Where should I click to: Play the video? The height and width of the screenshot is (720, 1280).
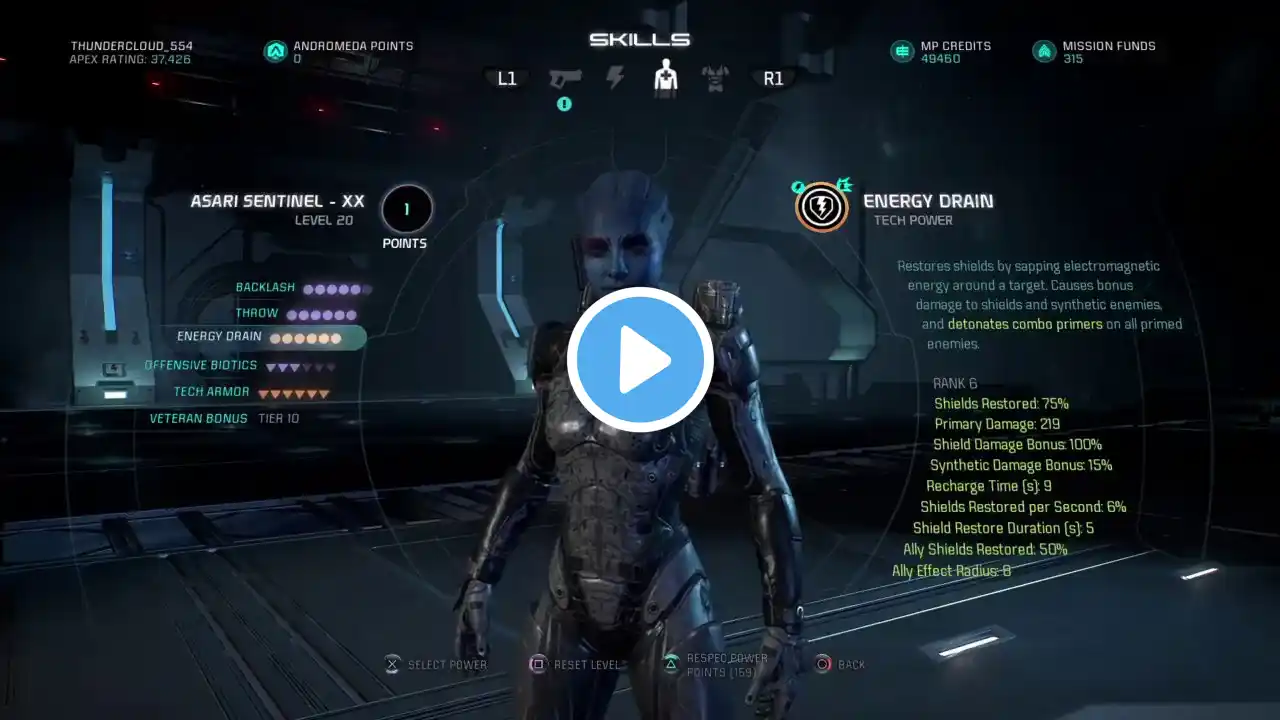click(x=640, y=359)
